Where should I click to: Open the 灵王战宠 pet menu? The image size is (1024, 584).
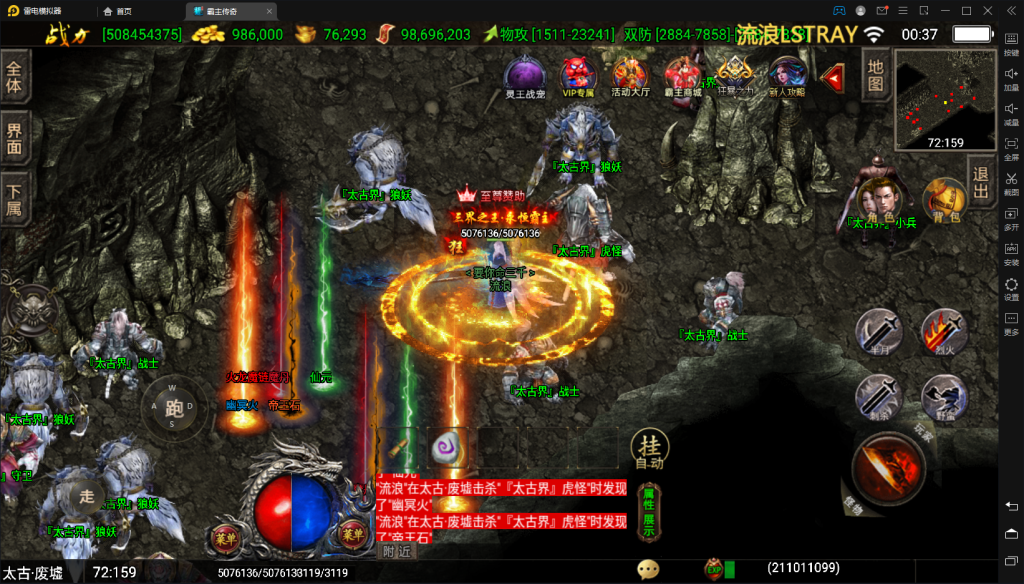pyautogui.click(x=524, y=76)
